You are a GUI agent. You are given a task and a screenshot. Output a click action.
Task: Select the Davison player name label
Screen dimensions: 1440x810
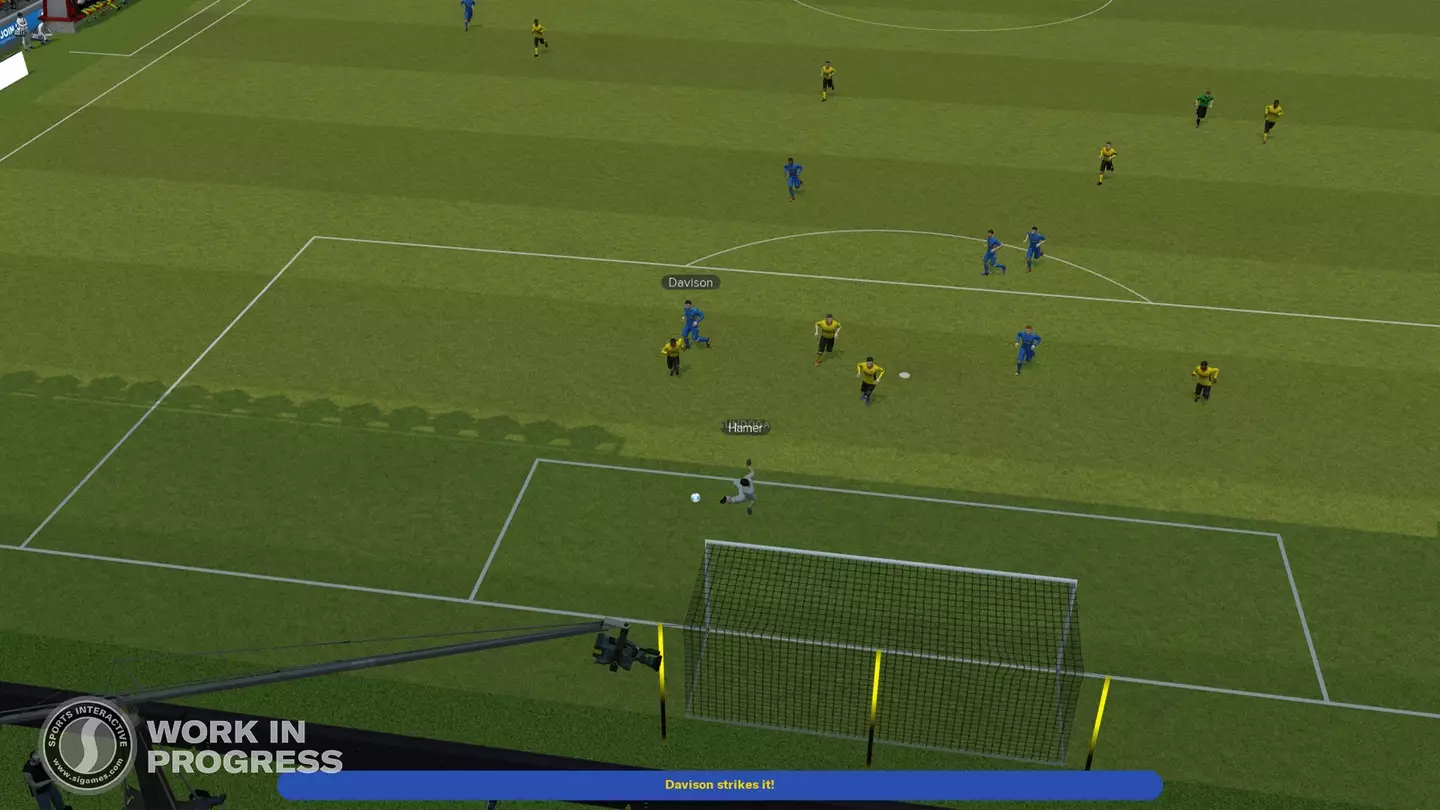(689, 282)
